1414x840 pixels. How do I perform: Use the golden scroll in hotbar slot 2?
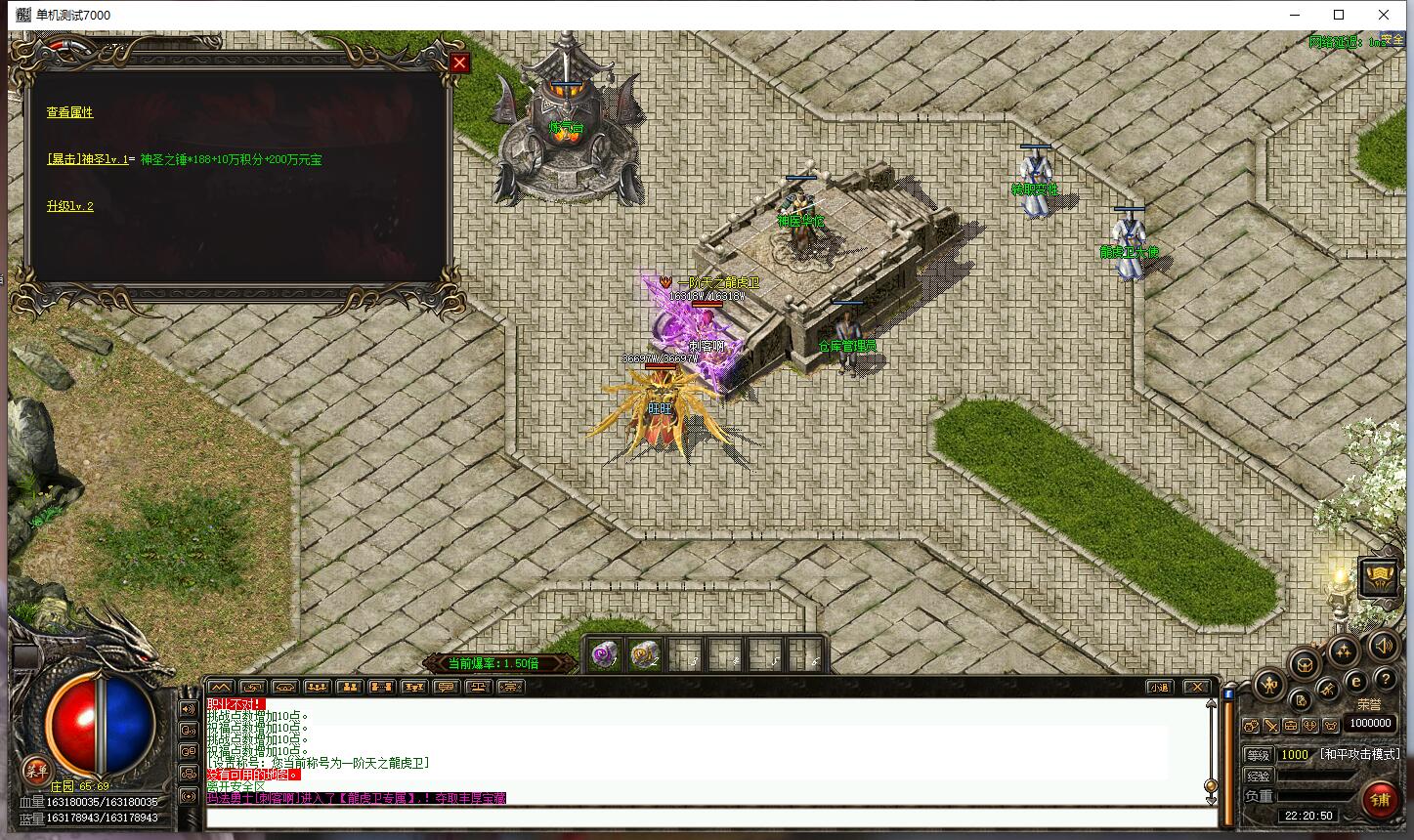click(x=644, y=655)
